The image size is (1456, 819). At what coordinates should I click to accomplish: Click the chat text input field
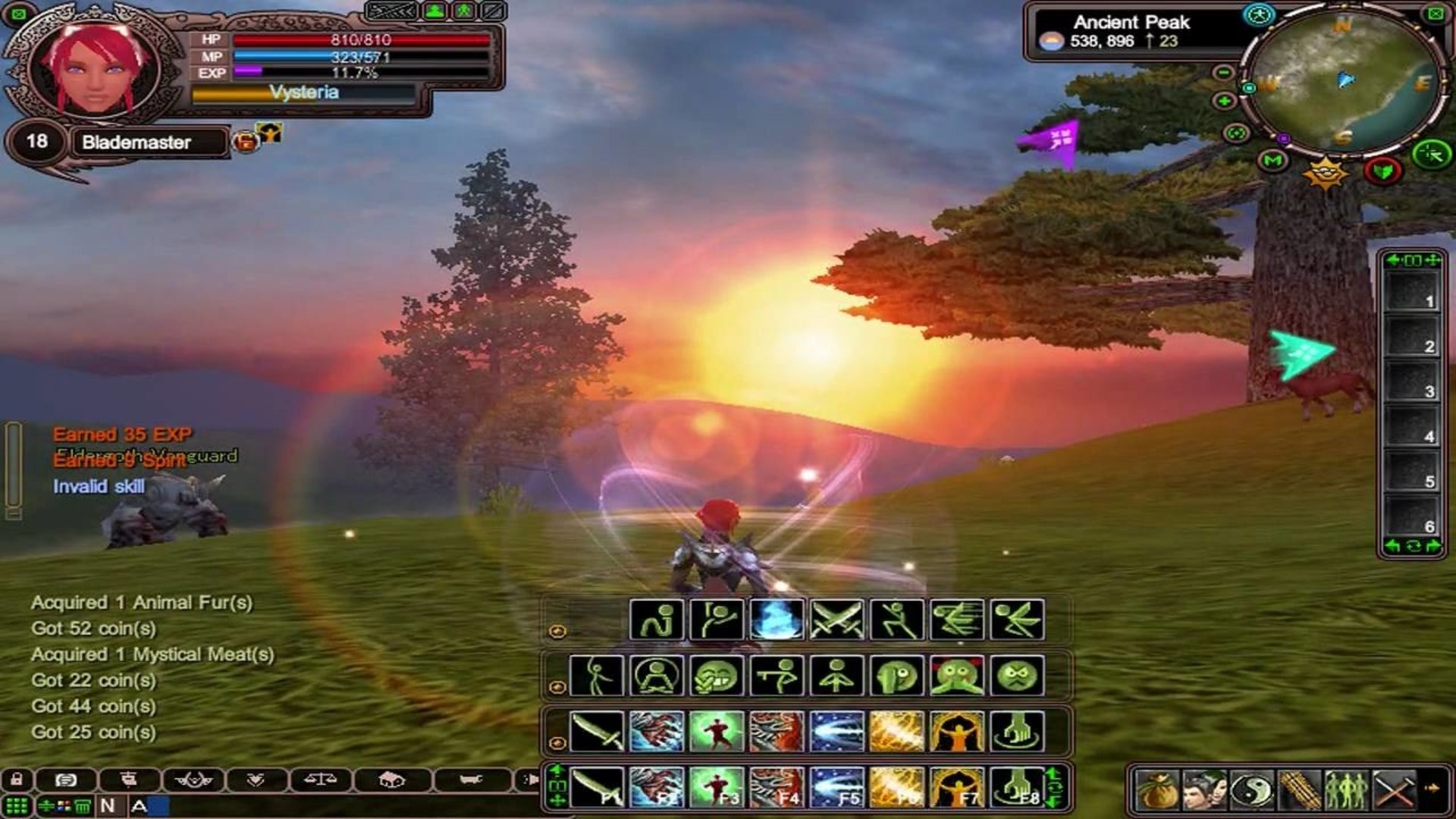pyautogui.click(x=341, y=805)
